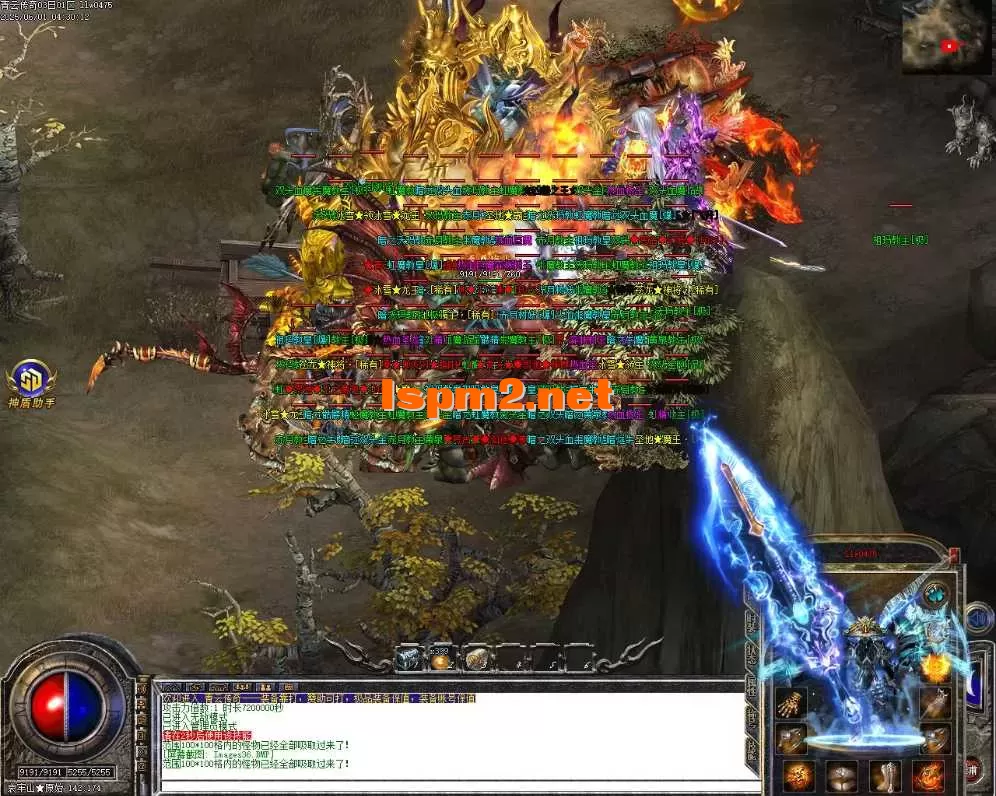Screen dimensions: 996x796
Task: Use the first quick-bar item slot
Action: click(408, 658)
